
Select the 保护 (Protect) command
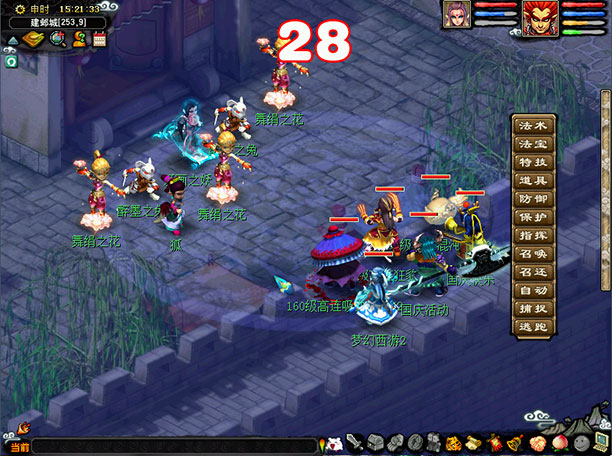coord(533,217)
